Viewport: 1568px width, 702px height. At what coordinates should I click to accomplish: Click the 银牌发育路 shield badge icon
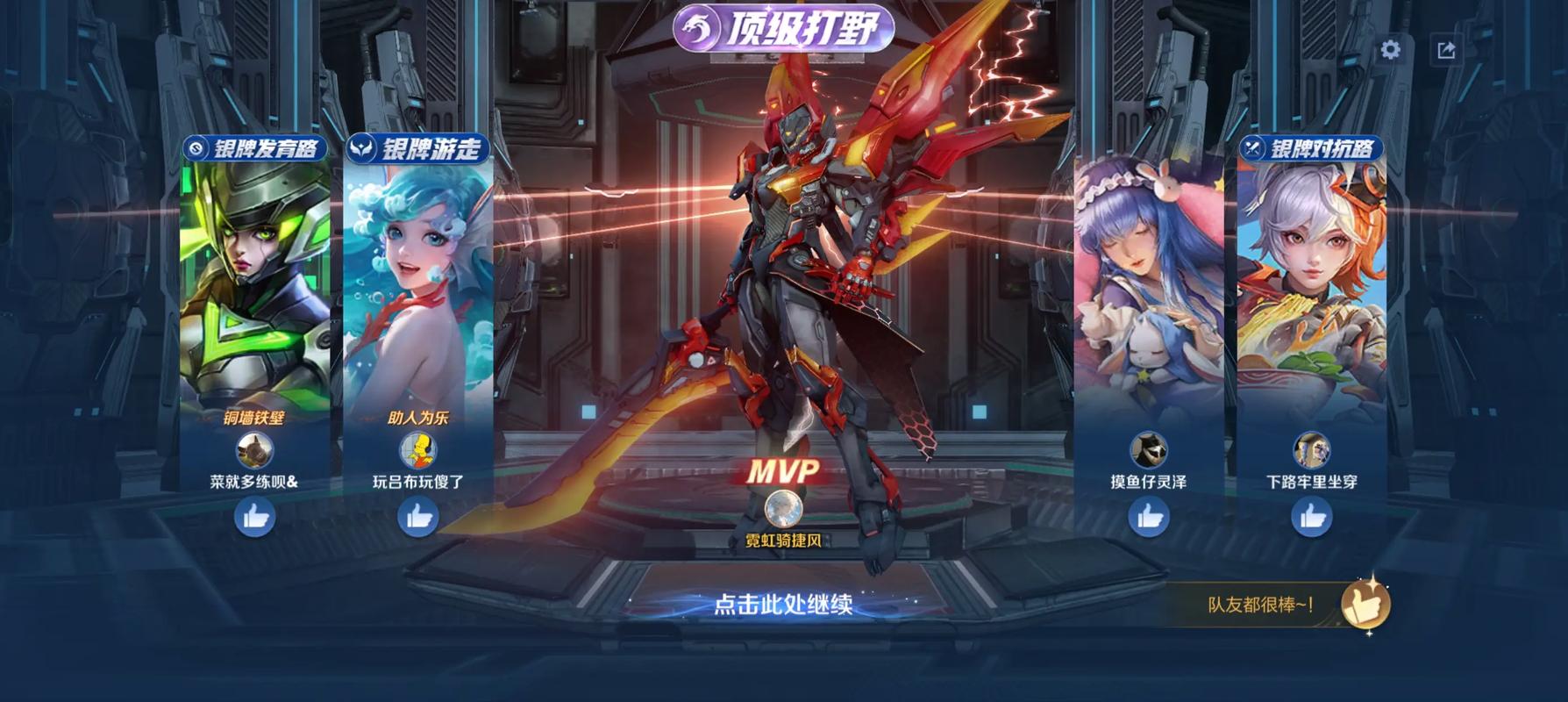pos(196,149)
